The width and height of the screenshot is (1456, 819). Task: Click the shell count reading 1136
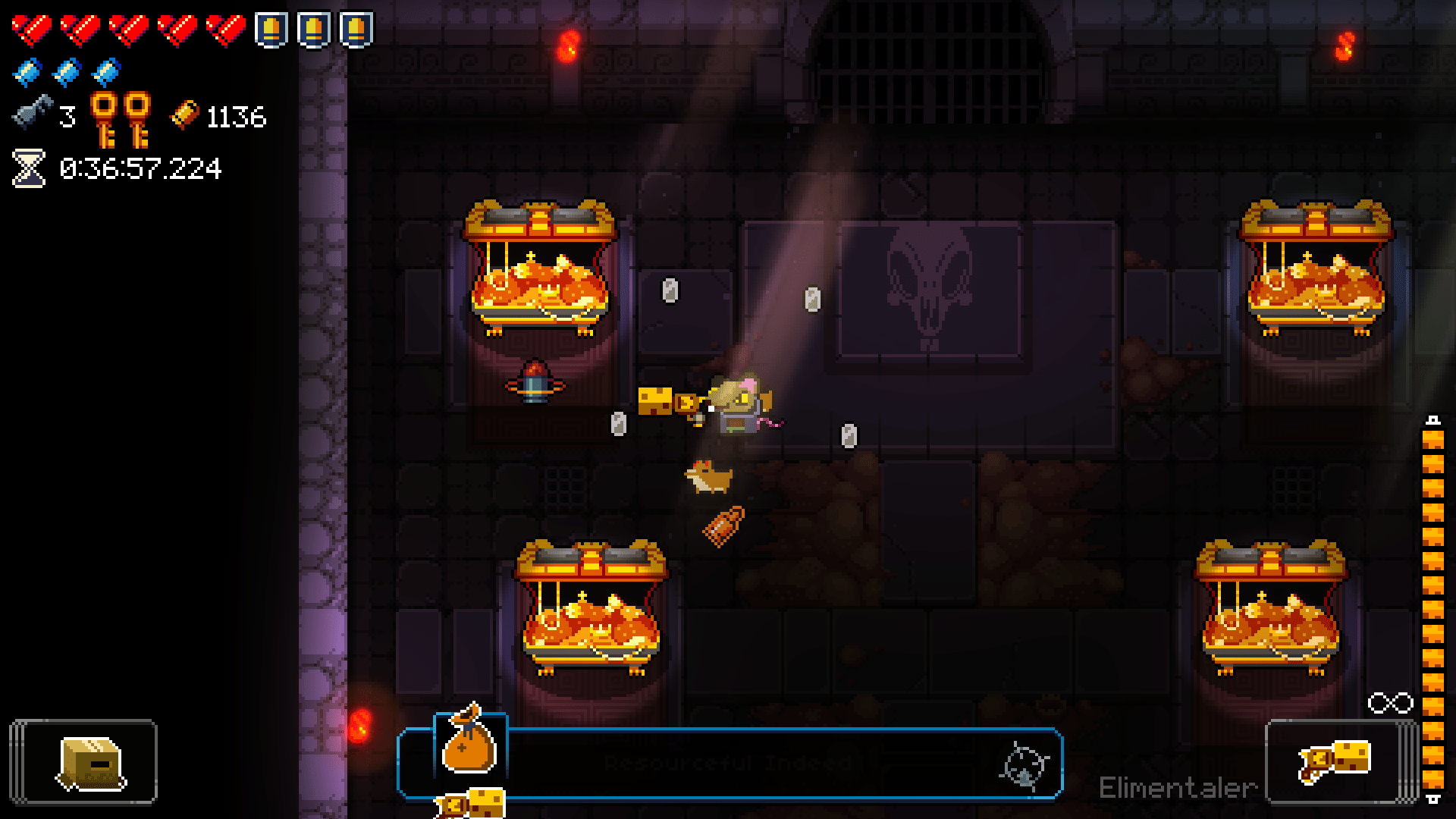(x=235, y=115)
